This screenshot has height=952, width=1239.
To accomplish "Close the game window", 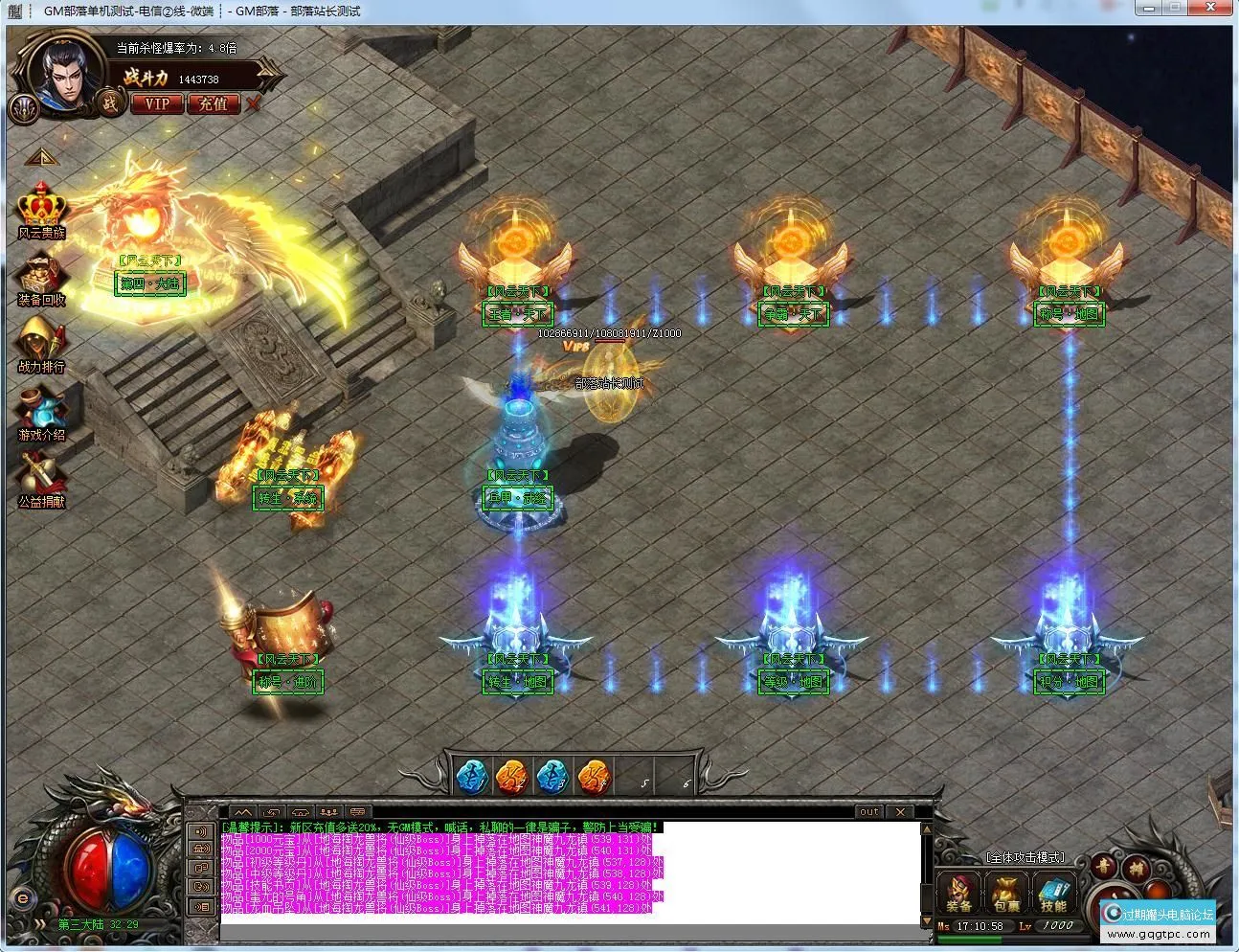I will click(x=1218, y=8).
